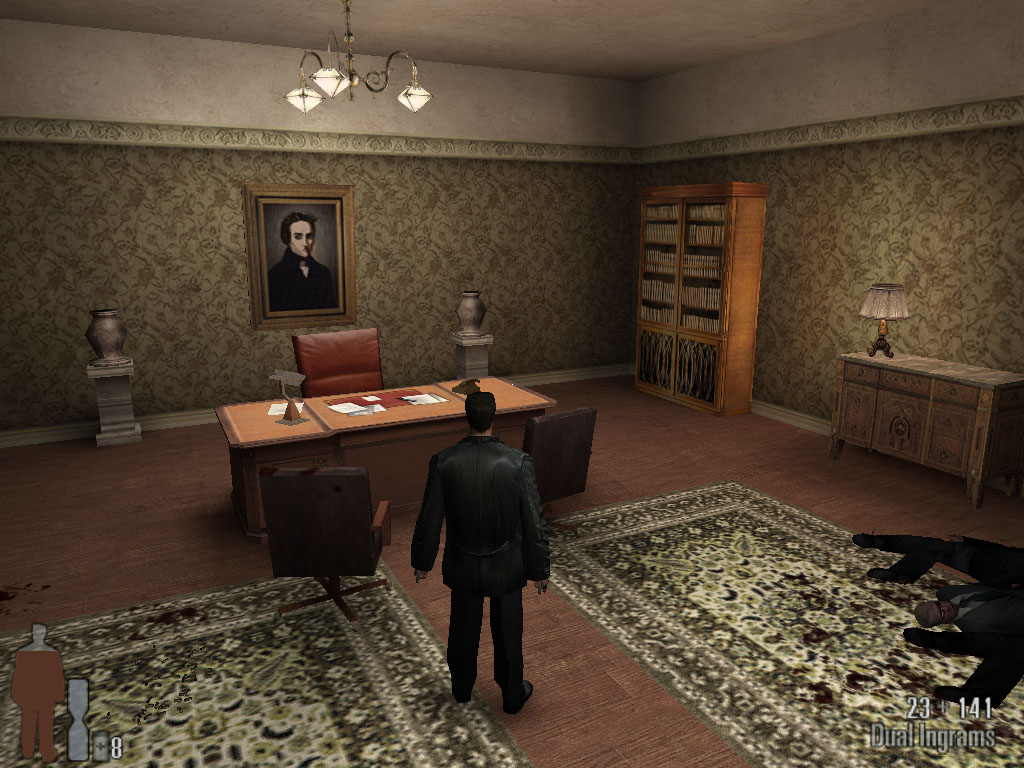Click the bullet time hourglass icon
Screen dimensions: 1024x768
[78, 718]
